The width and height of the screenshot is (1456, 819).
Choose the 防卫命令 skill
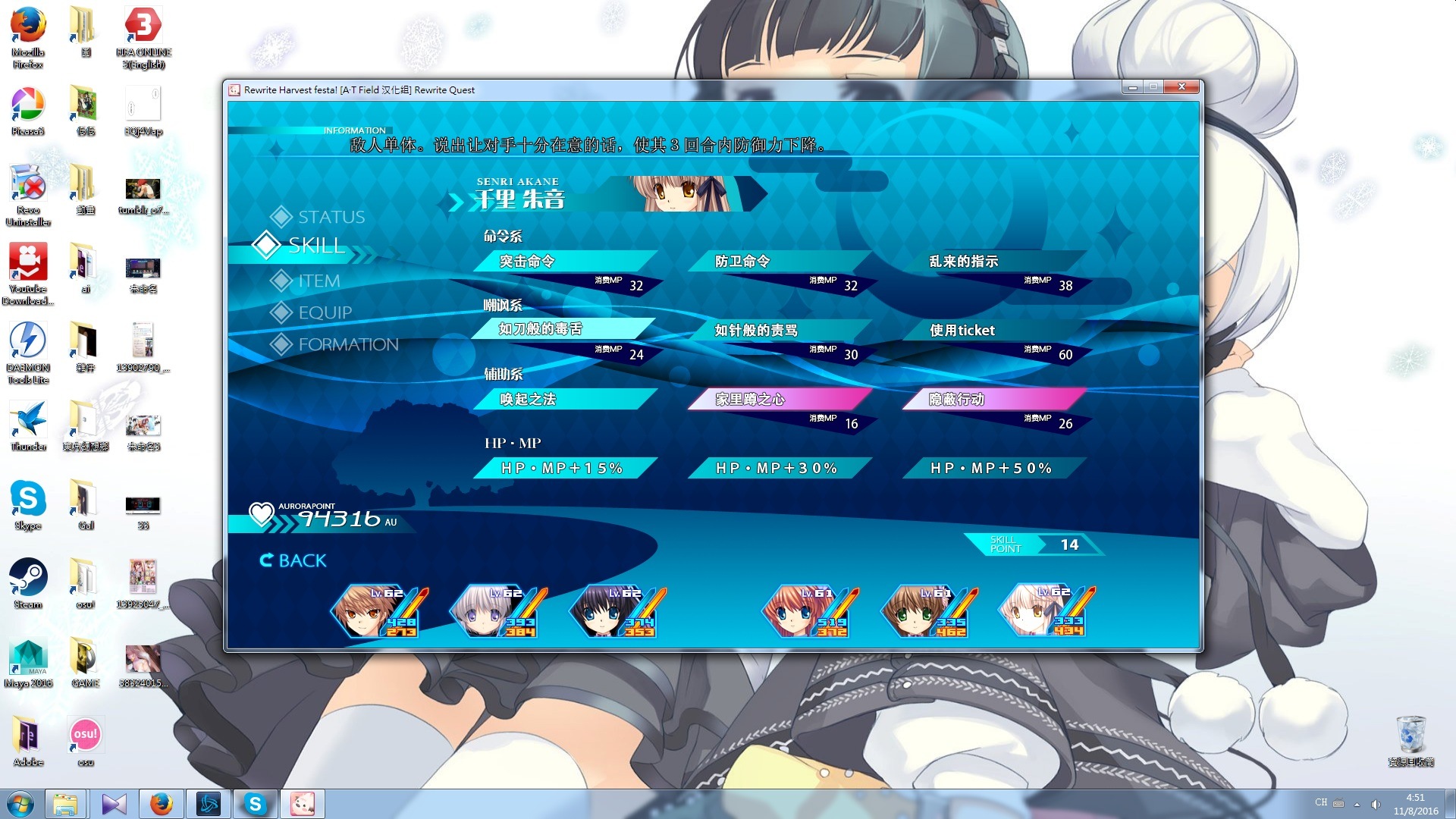(780, 262)
